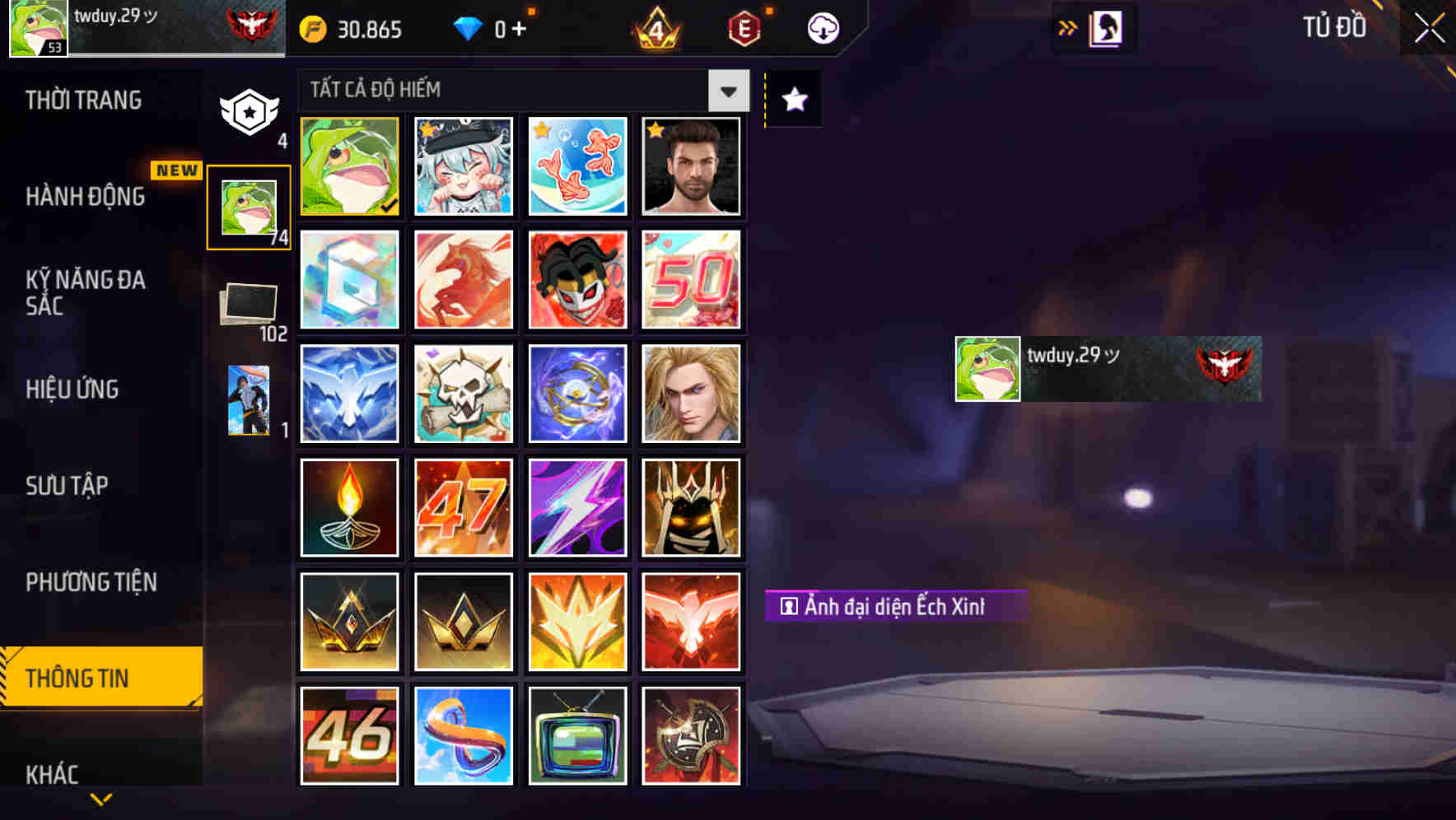Click the character preview icon near double arrows

[1105, 27]
